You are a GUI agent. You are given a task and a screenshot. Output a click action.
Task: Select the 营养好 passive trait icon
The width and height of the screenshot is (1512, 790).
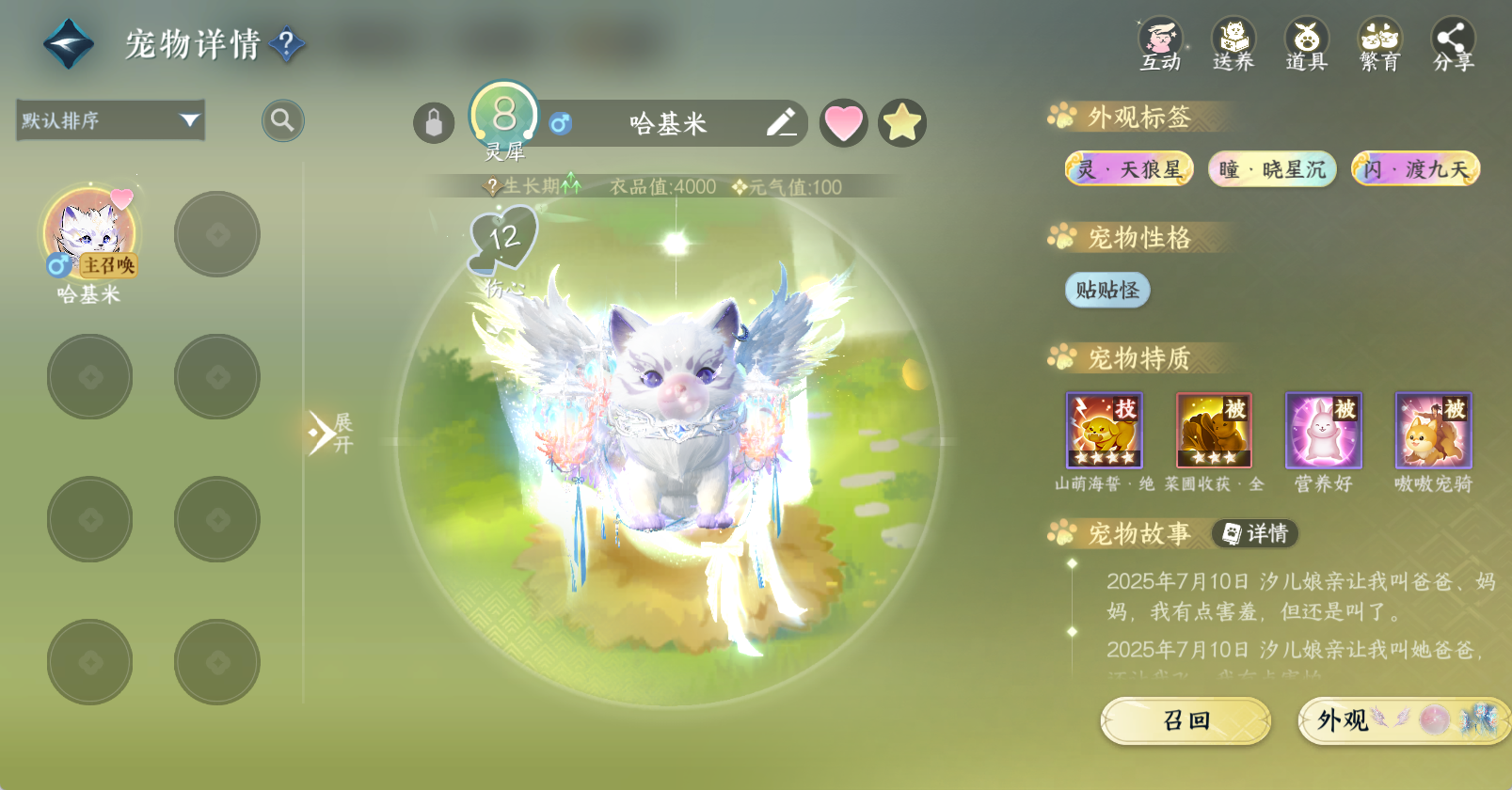(1323, 431)
